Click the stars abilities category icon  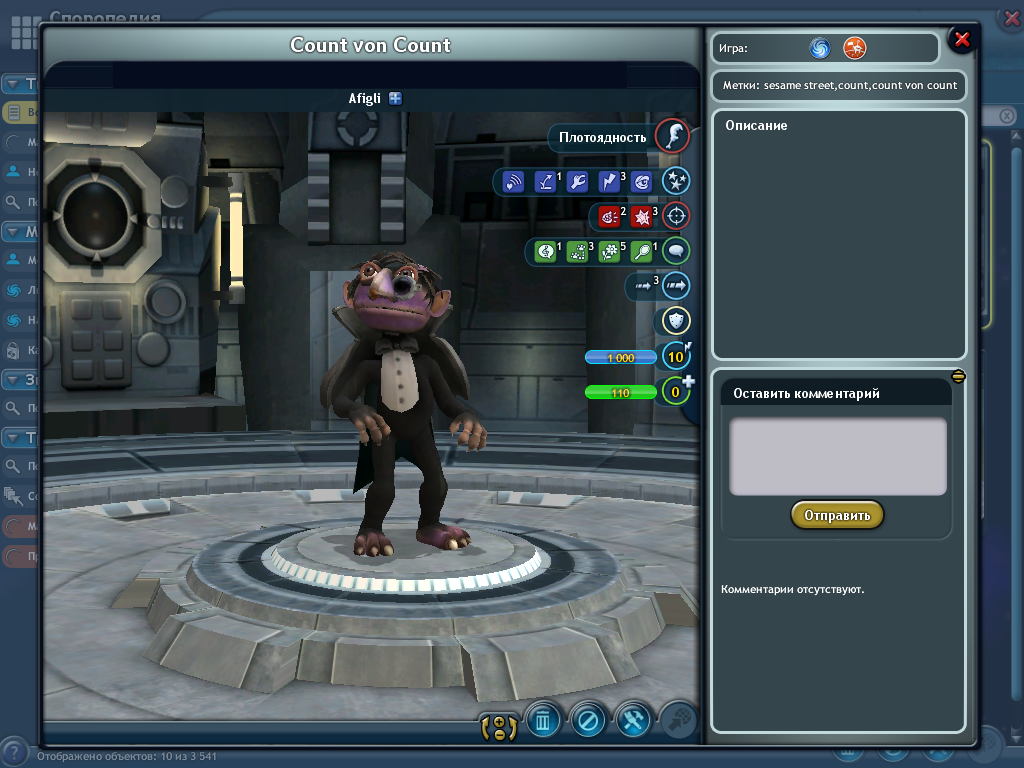point(676,181)
